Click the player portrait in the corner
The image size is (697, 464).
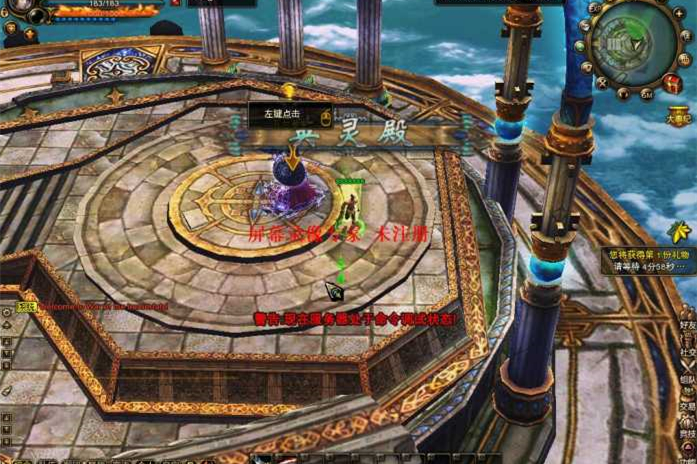tap(14, 10)
